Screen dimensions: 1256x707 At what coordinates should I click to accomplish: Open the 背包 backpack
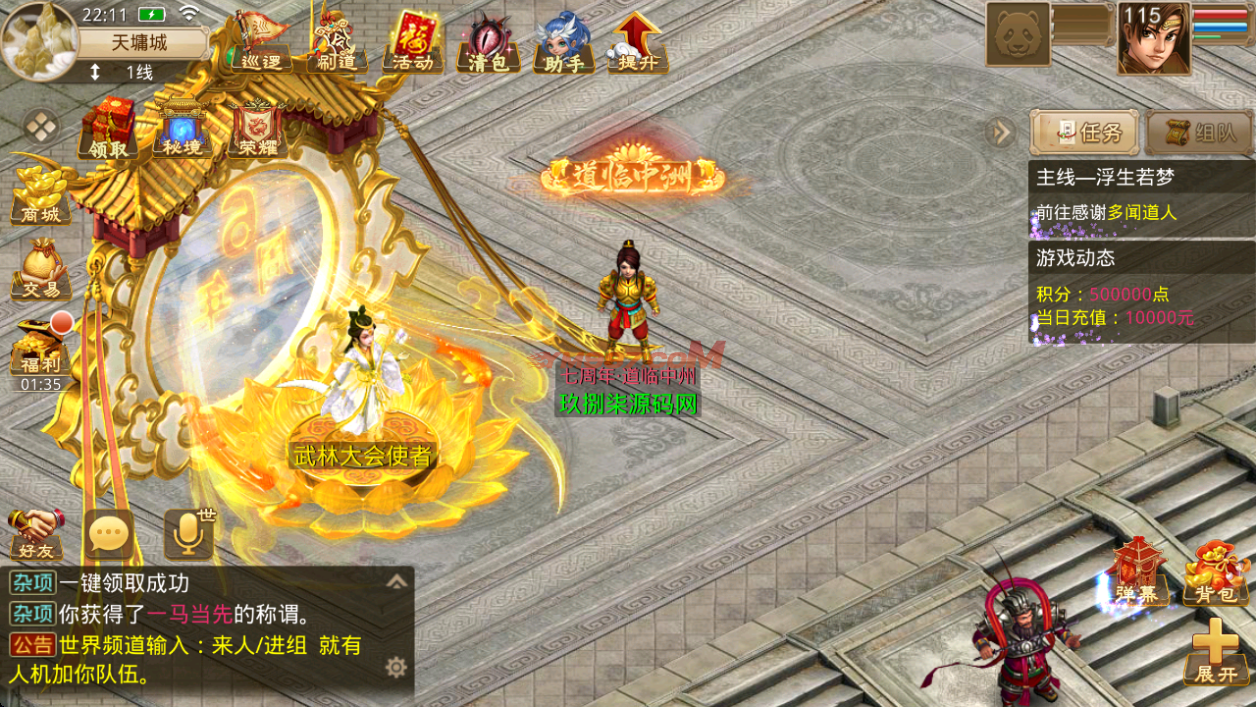point(1216,574)
